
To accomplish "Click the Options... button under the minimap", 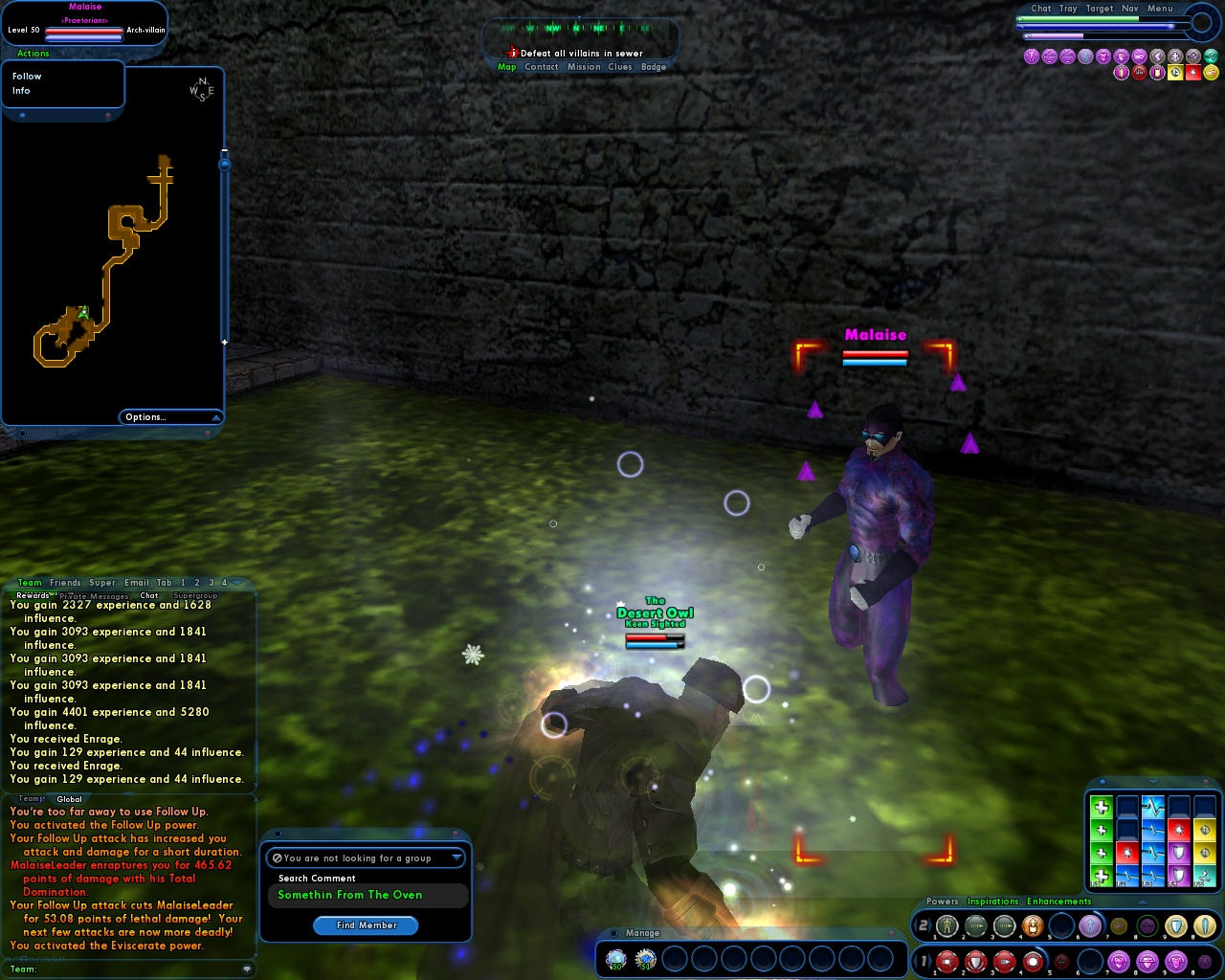I will point(145,417).
